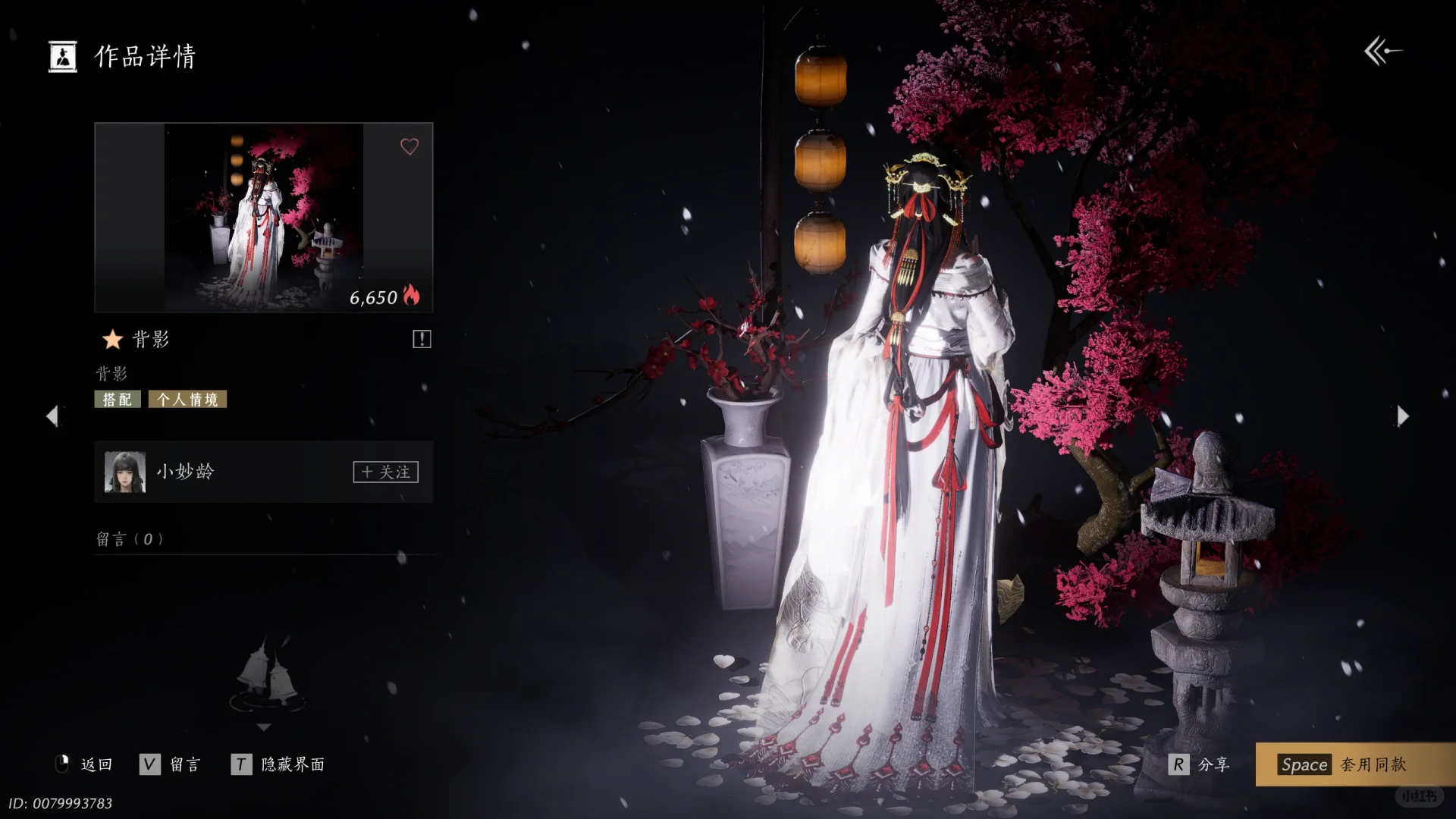Viewport: 1456px width, 819px height.
Task: Expand the down arrow below the bells
Action: click(x=264, y=727)
